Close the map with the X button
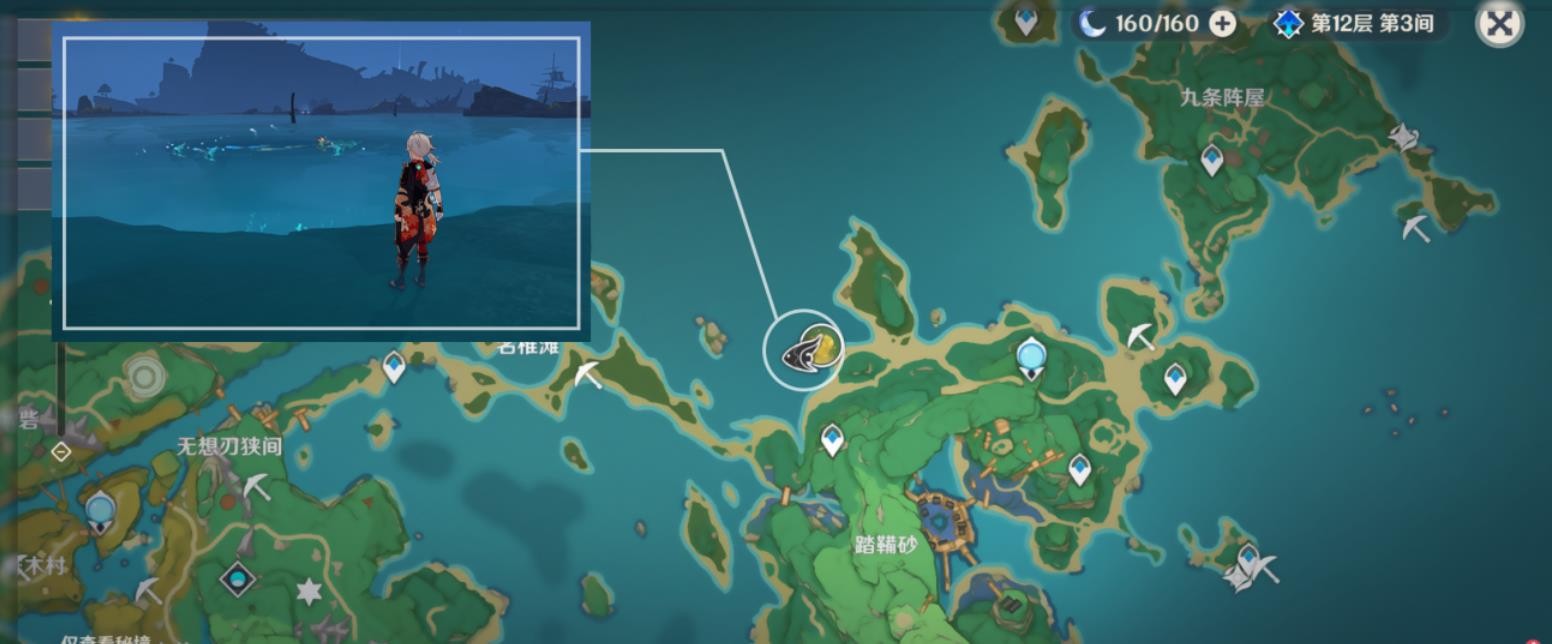The image size is (1552, 644). coord(1499,24)
